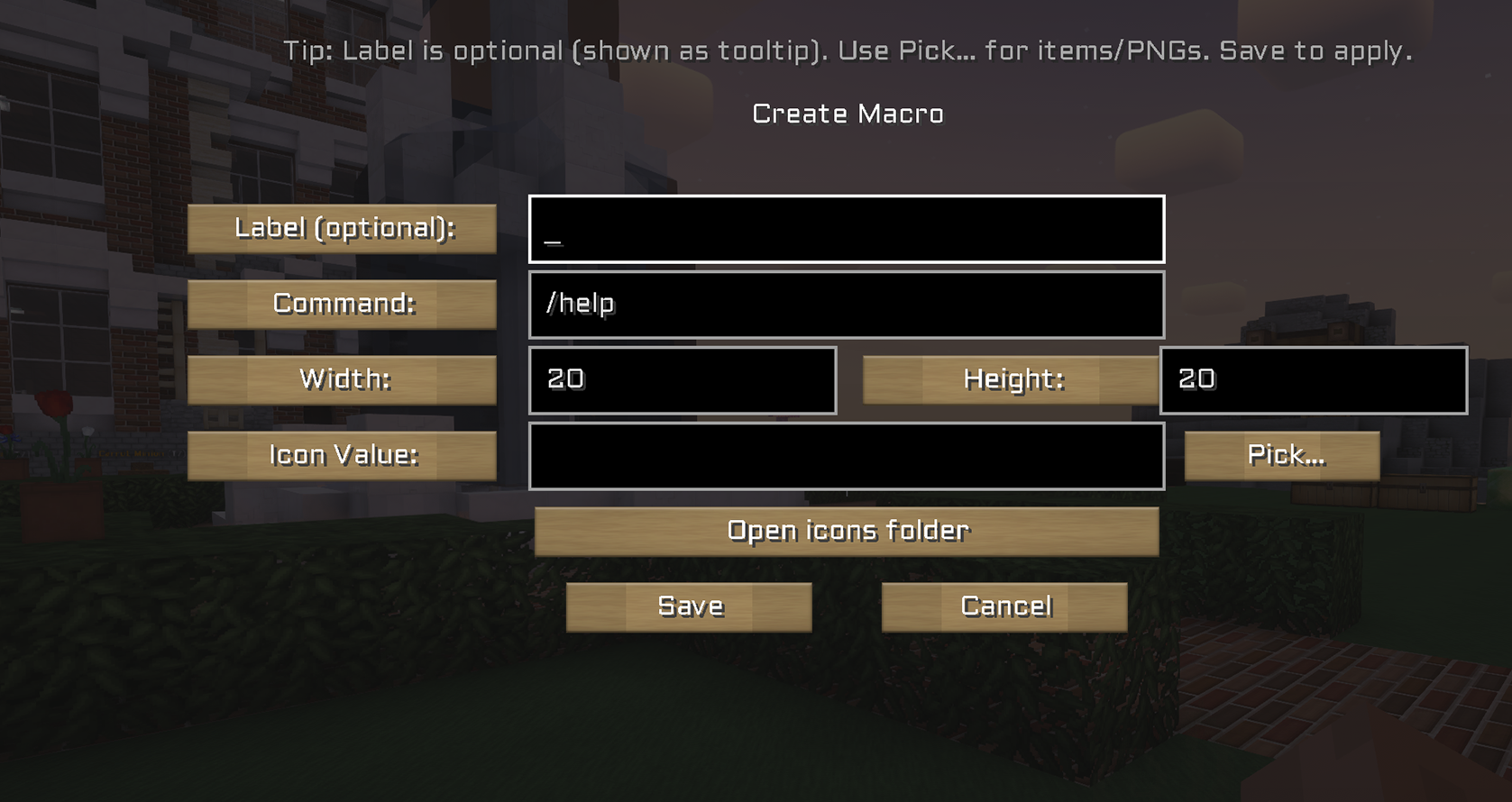1512x802 pixels.
Task: Click the Icon Value field label
Action: [x=342, y=455]
